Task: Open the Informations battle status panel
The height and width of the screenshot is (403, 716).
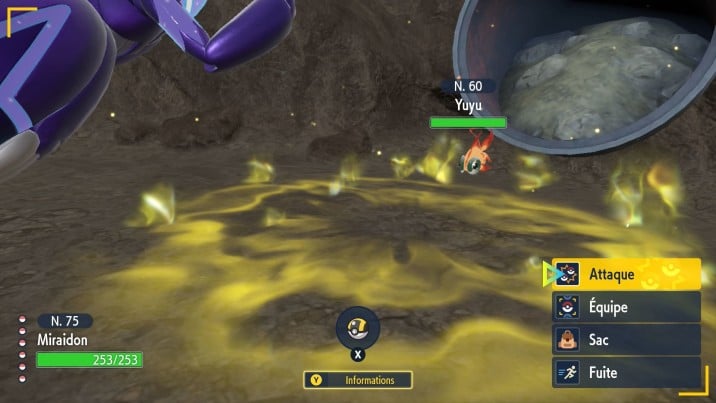Action: pos(359,380)
